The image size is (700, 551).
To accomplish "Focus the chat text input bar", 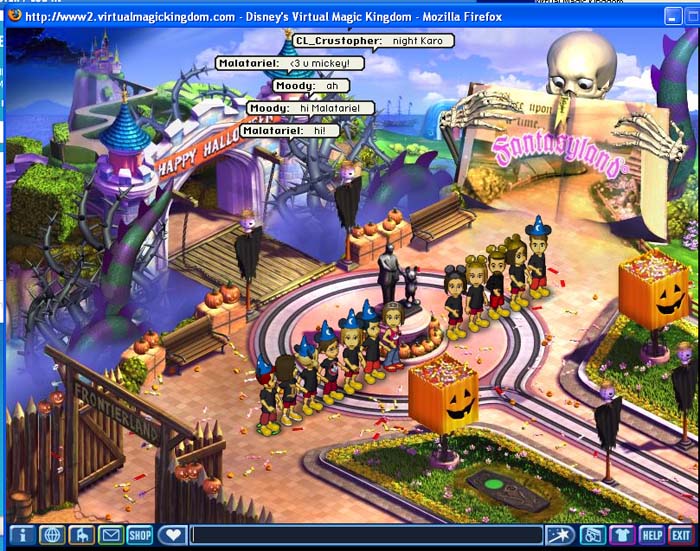I will tap(366, 535).
